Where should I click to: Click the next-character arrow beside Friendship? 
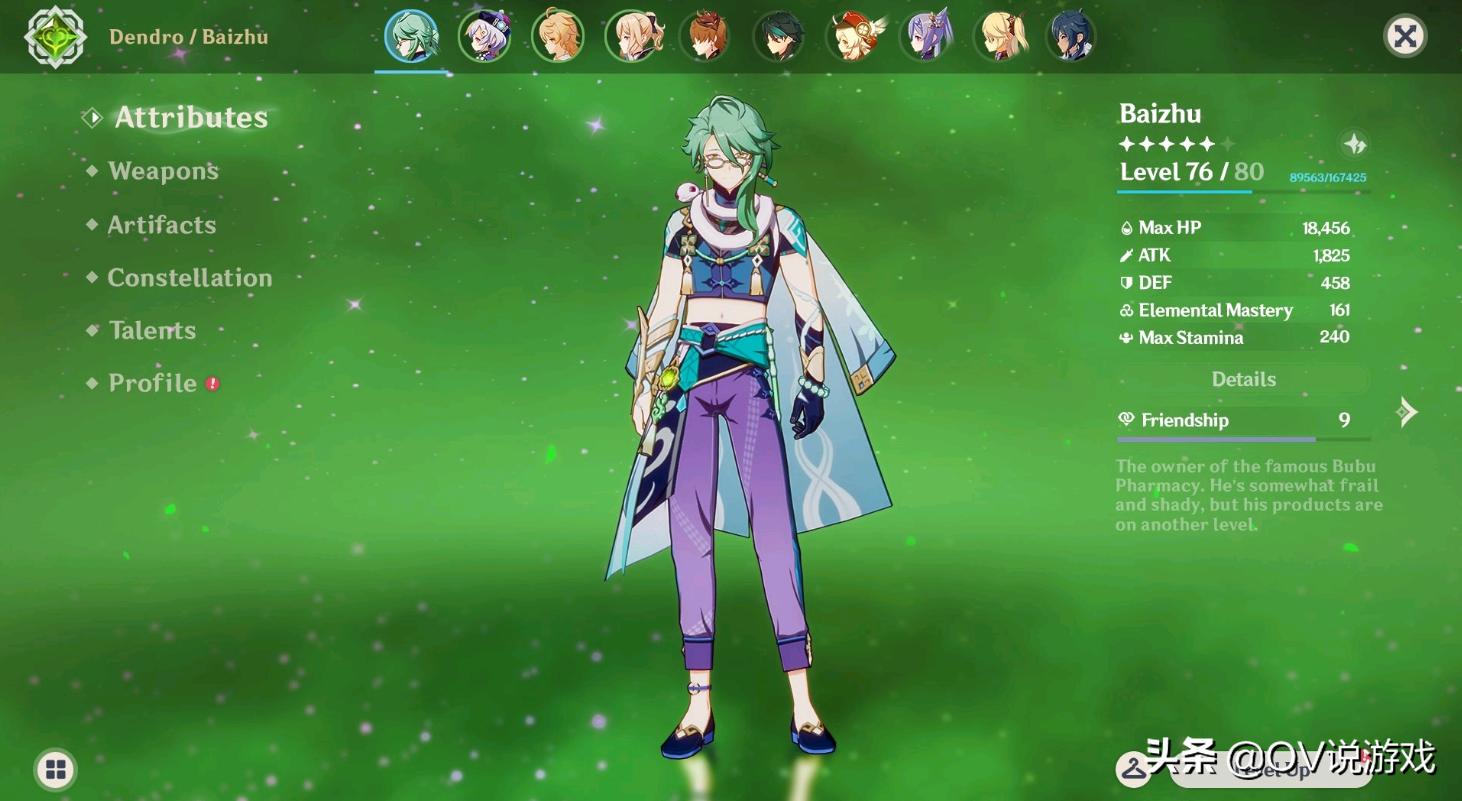coord(1408,412)
